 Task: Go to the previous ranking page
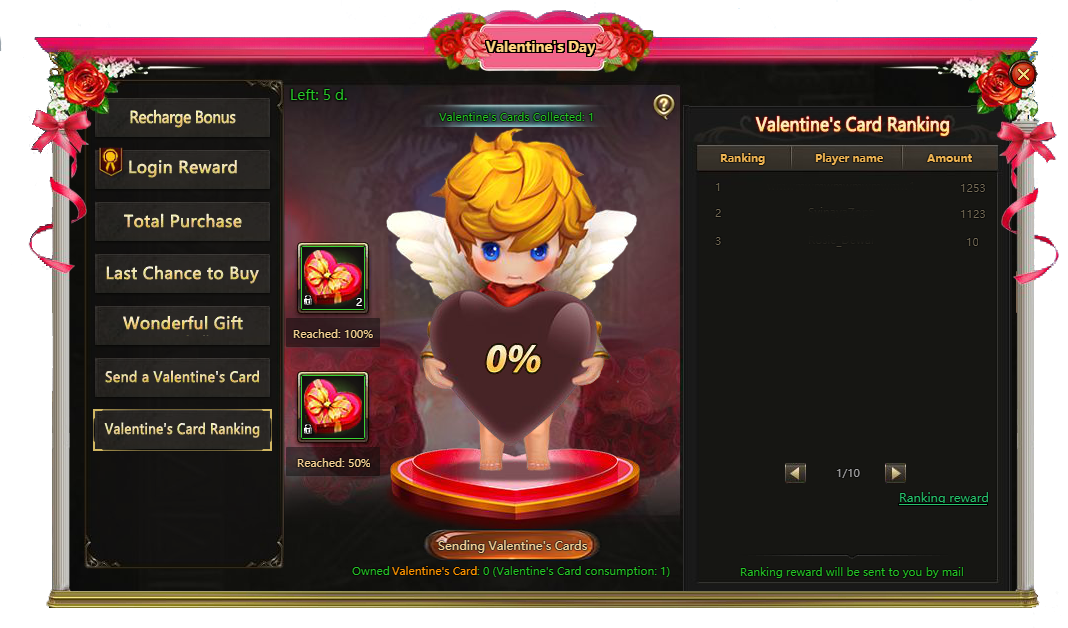pyautogui.click(x=796, y=473)
